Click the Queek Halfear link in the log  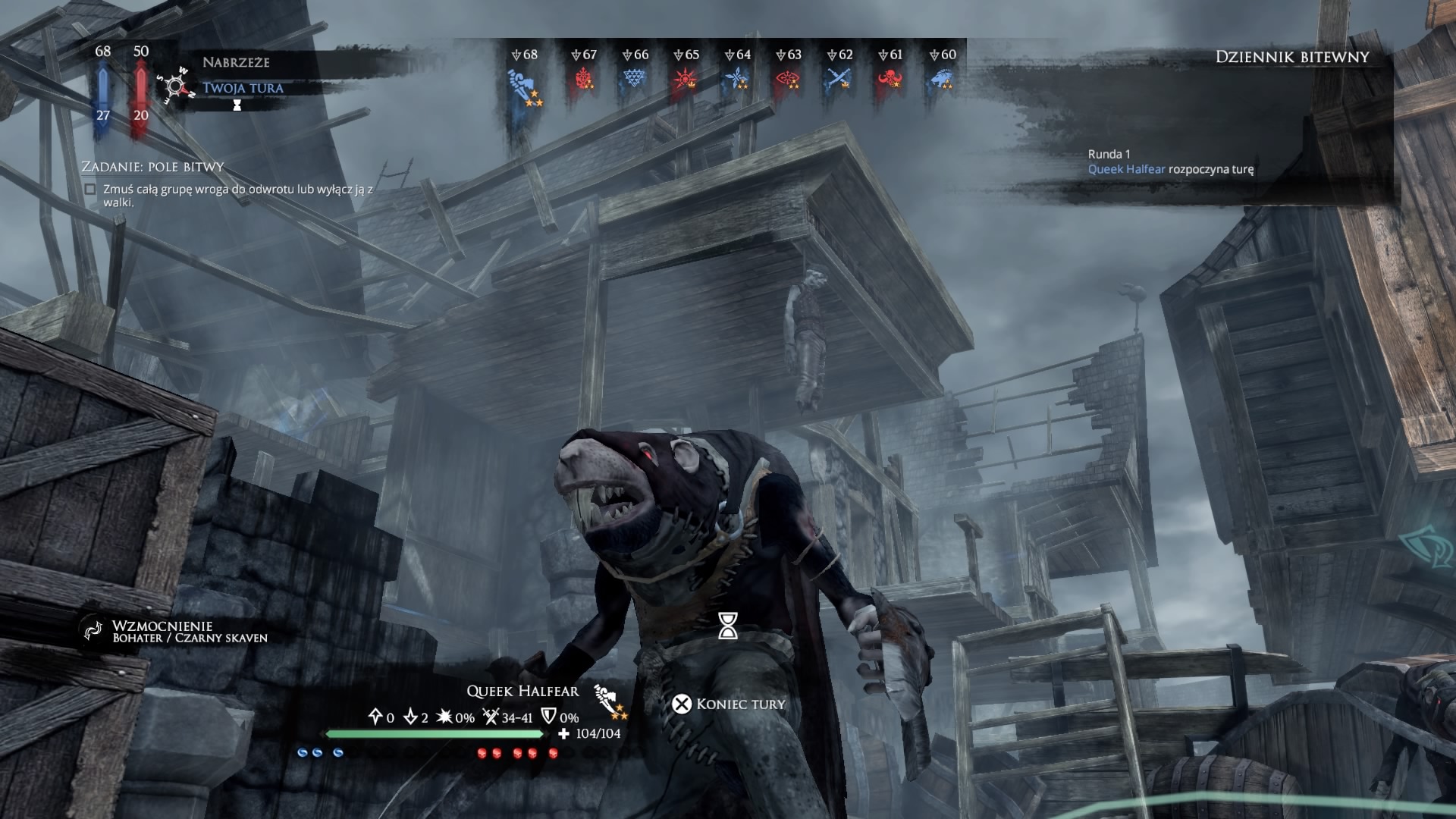coord(1126,169)
